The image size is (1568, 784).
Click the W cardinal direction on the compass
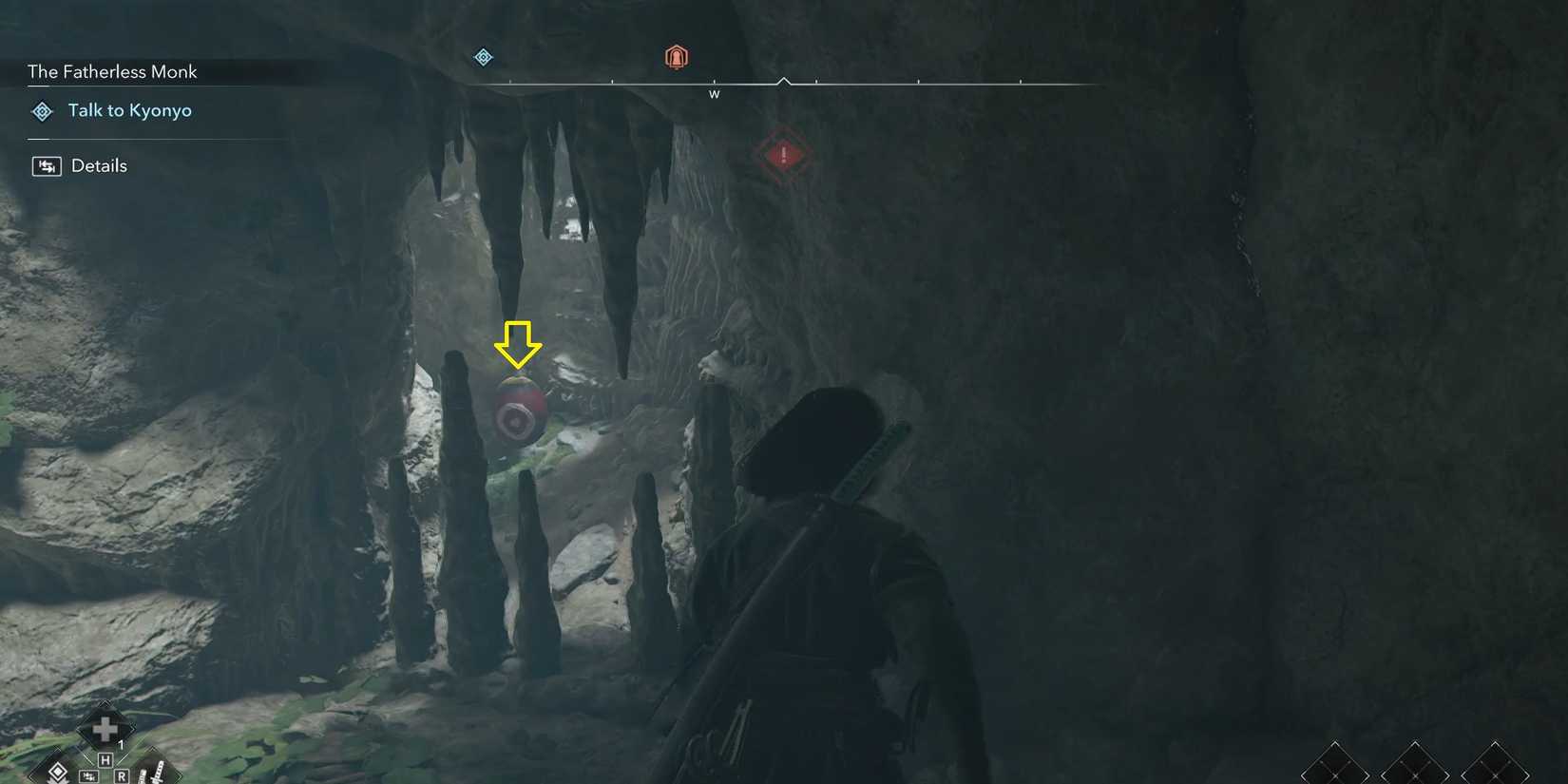point(715,93)
